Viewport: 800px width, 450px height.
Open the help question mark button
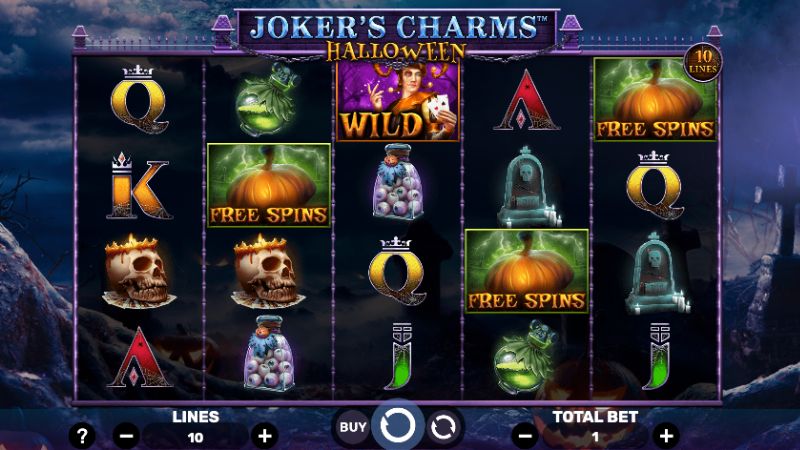click(x=84, y=435)
